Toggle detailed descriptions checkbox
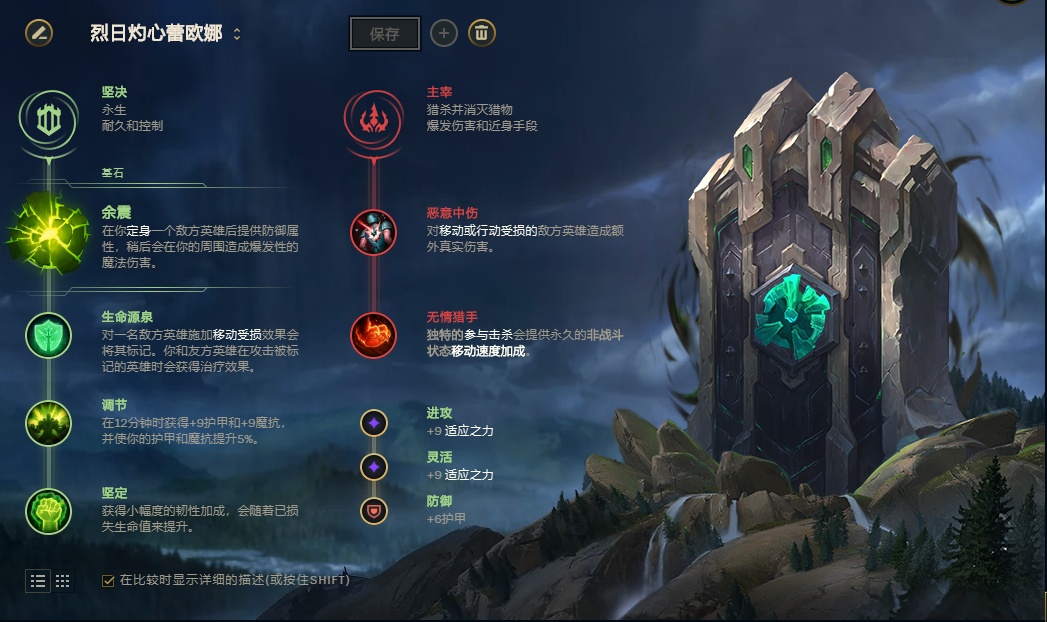The height and width of the screenshot is (622, 1047). pos(109,580)
